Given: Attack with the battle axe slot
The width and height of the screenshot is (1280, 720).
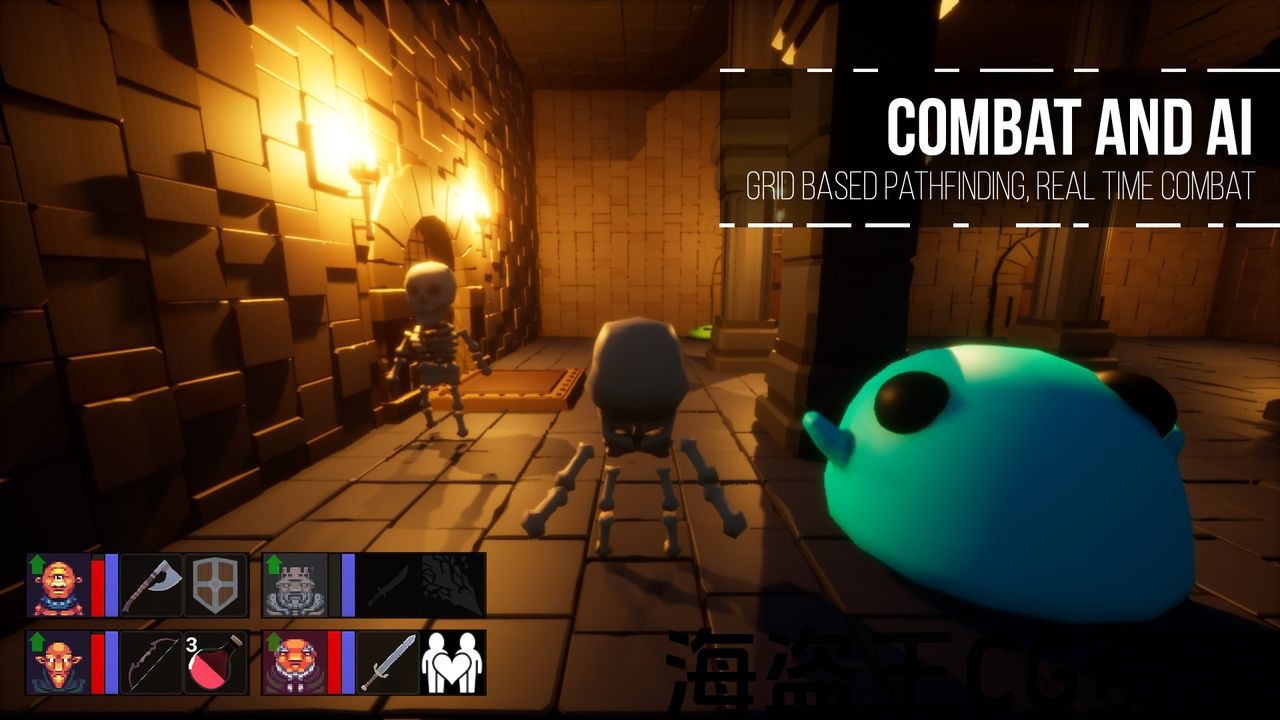Looking at the screenshot, I should tap(151, 585).
